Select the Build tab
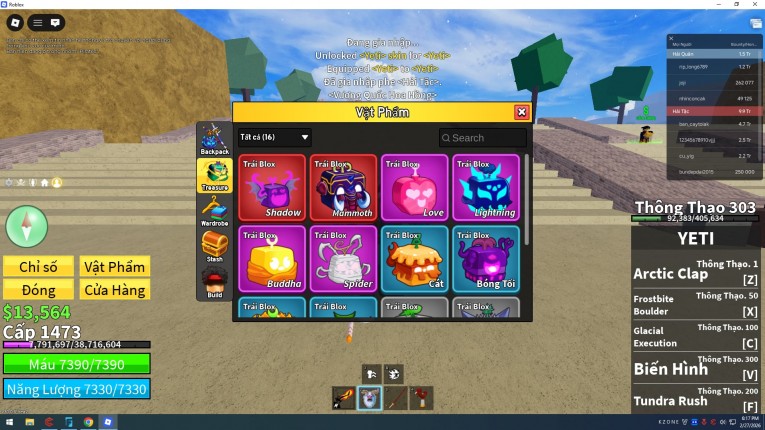 [215, 282]
